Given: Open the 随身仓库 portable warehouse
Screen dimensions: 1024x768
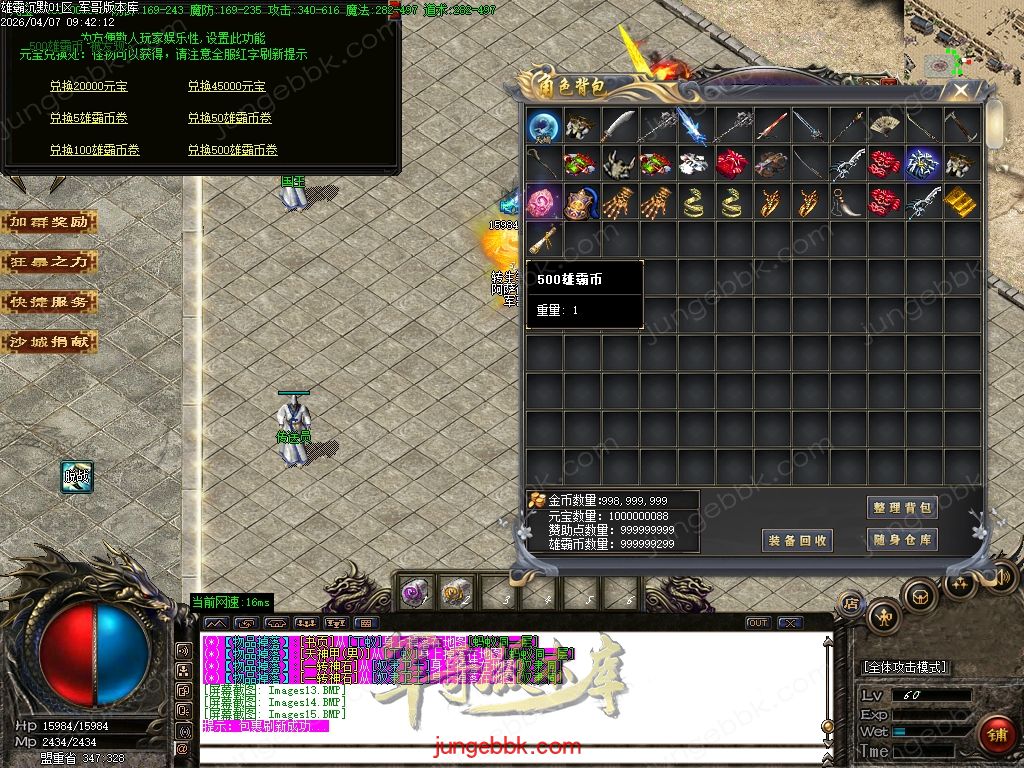Looking at the screenshot, I should [x=902, y=540].
